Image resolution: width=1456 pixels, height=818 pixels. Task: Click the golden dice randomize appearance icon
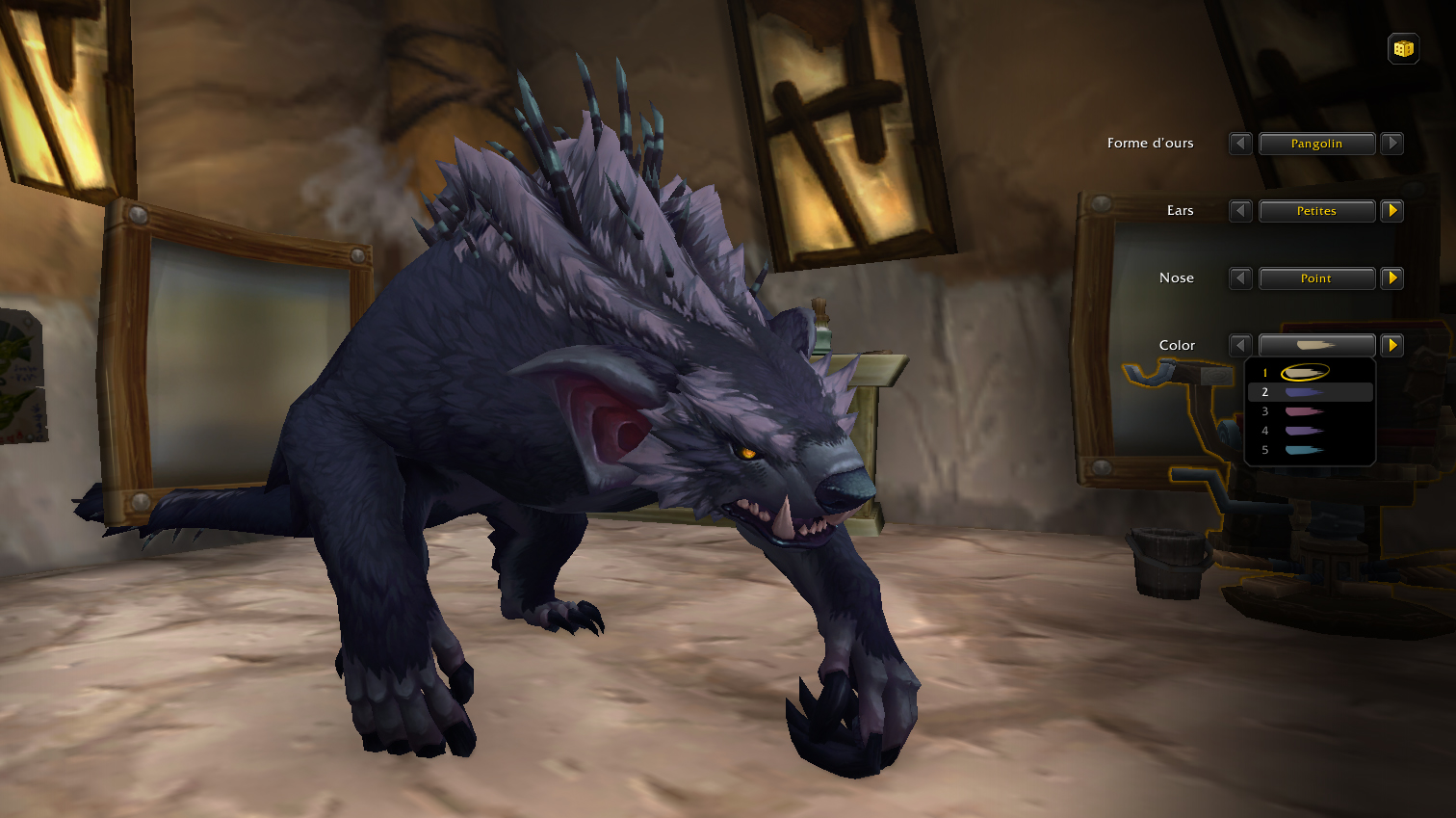point(1403,48)
